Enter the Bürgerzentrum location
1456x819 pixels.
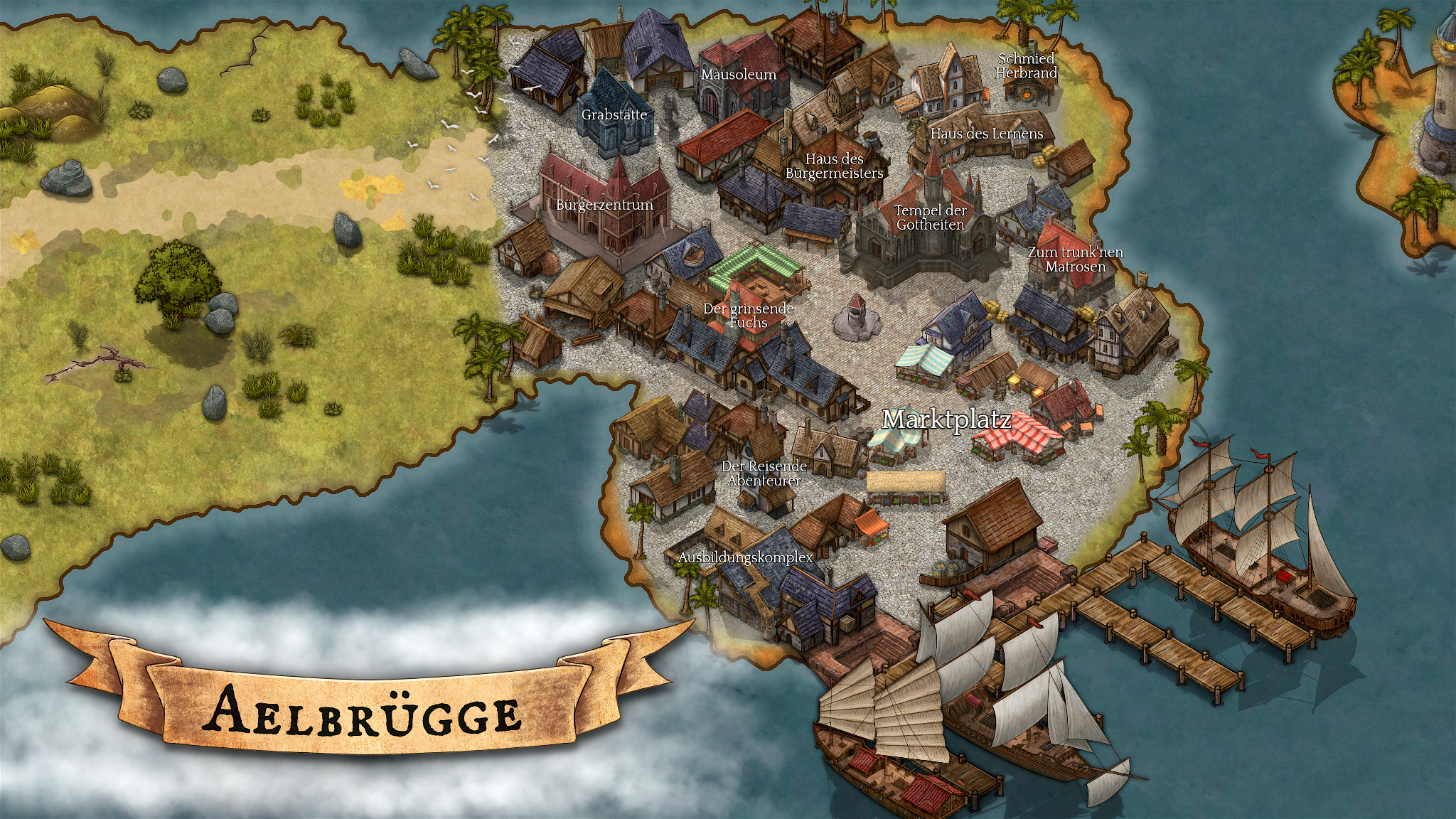click(x=604, y=205)
